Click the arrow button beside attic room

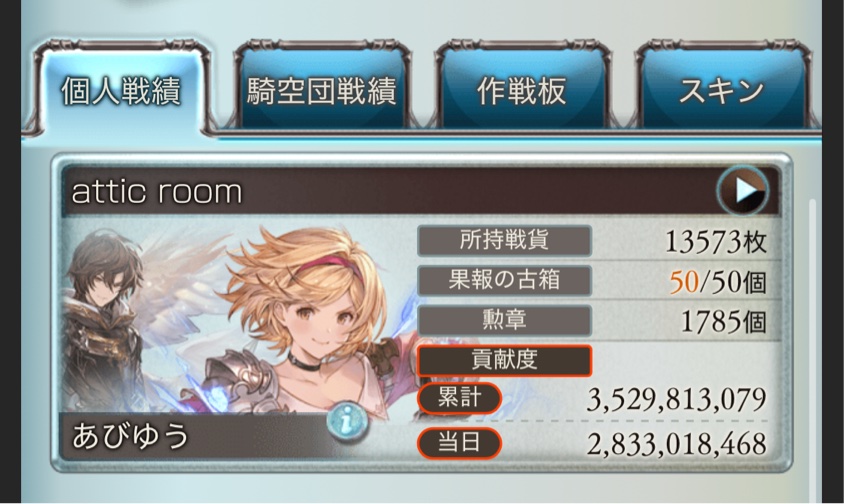coord(742,190)
